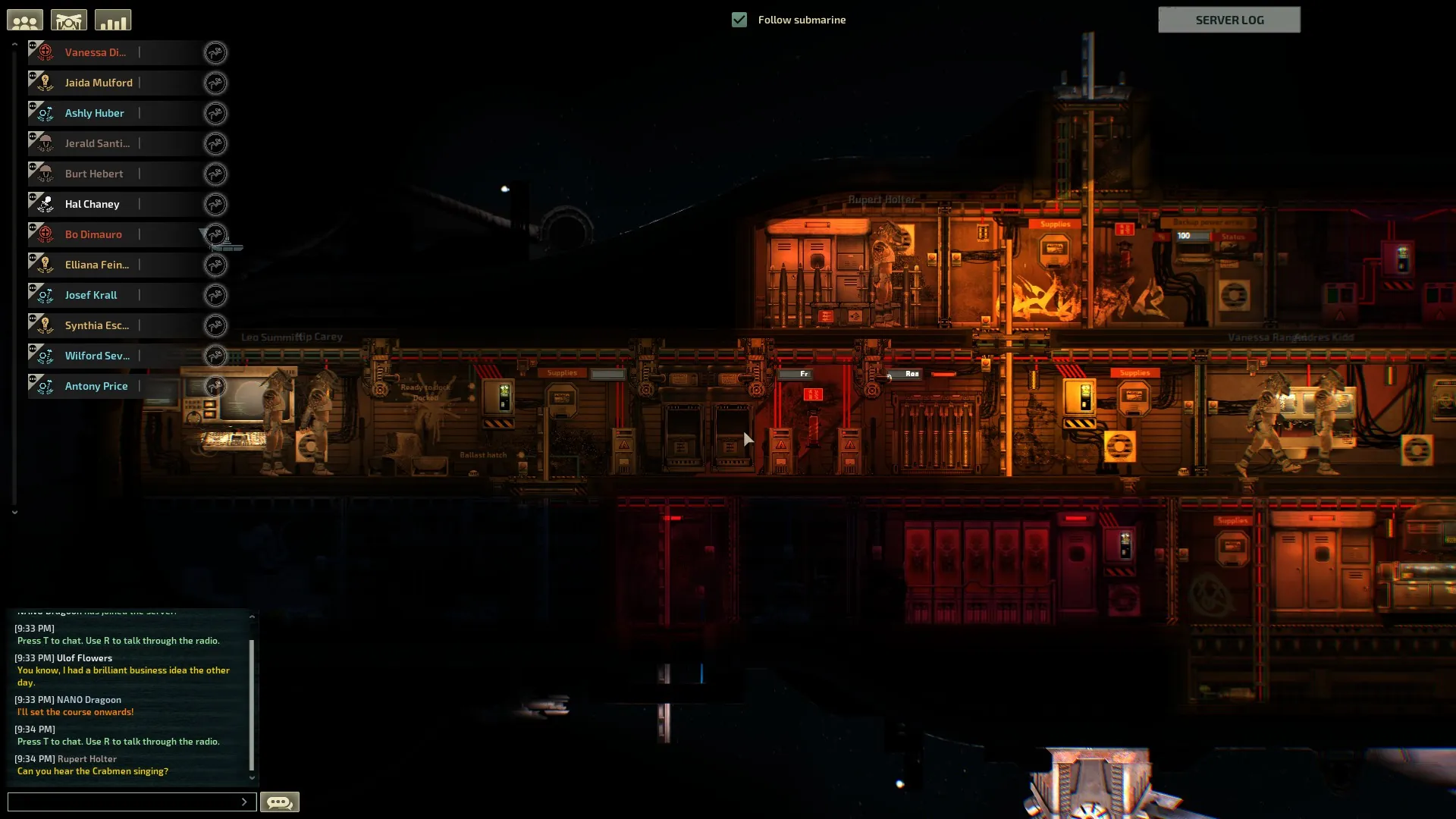Click the crew list scroll-down arrow

coord(14,513)
